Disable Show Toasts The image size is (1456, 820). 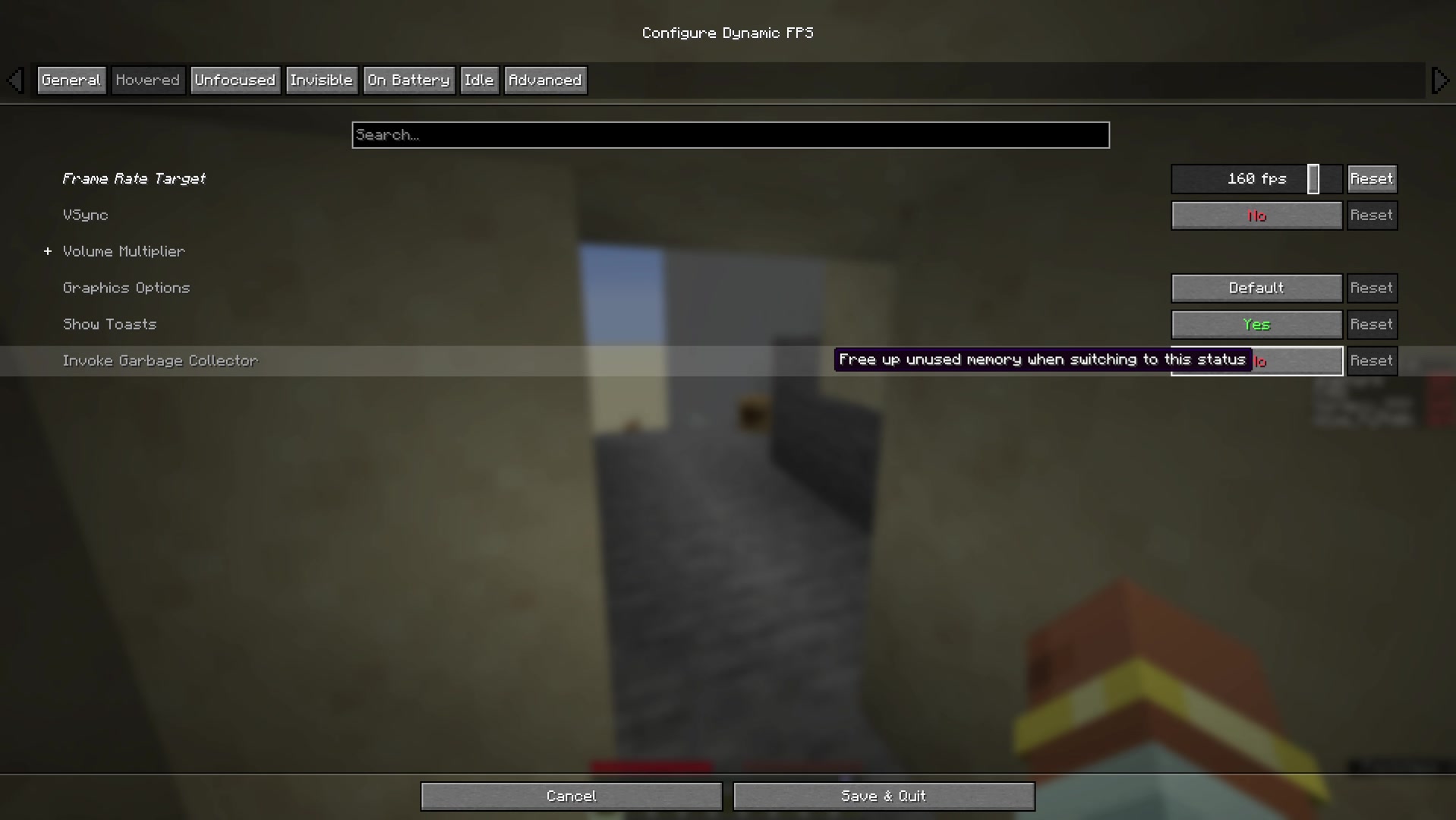[1256, 324]
